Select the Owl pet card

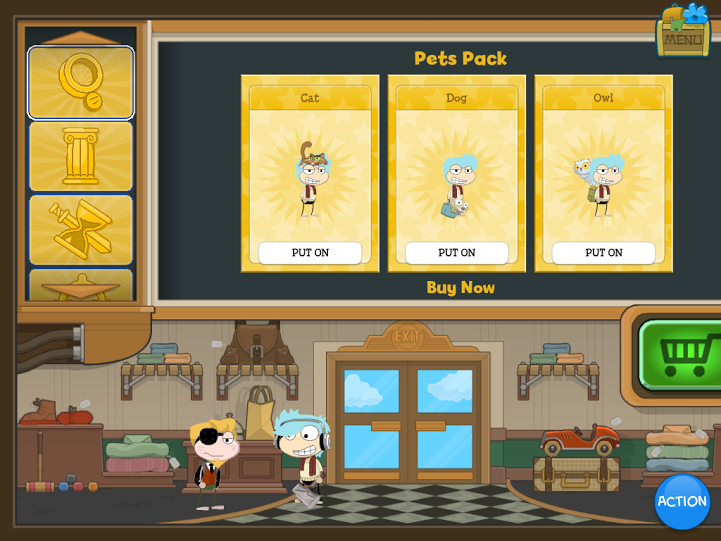point(604,170)
